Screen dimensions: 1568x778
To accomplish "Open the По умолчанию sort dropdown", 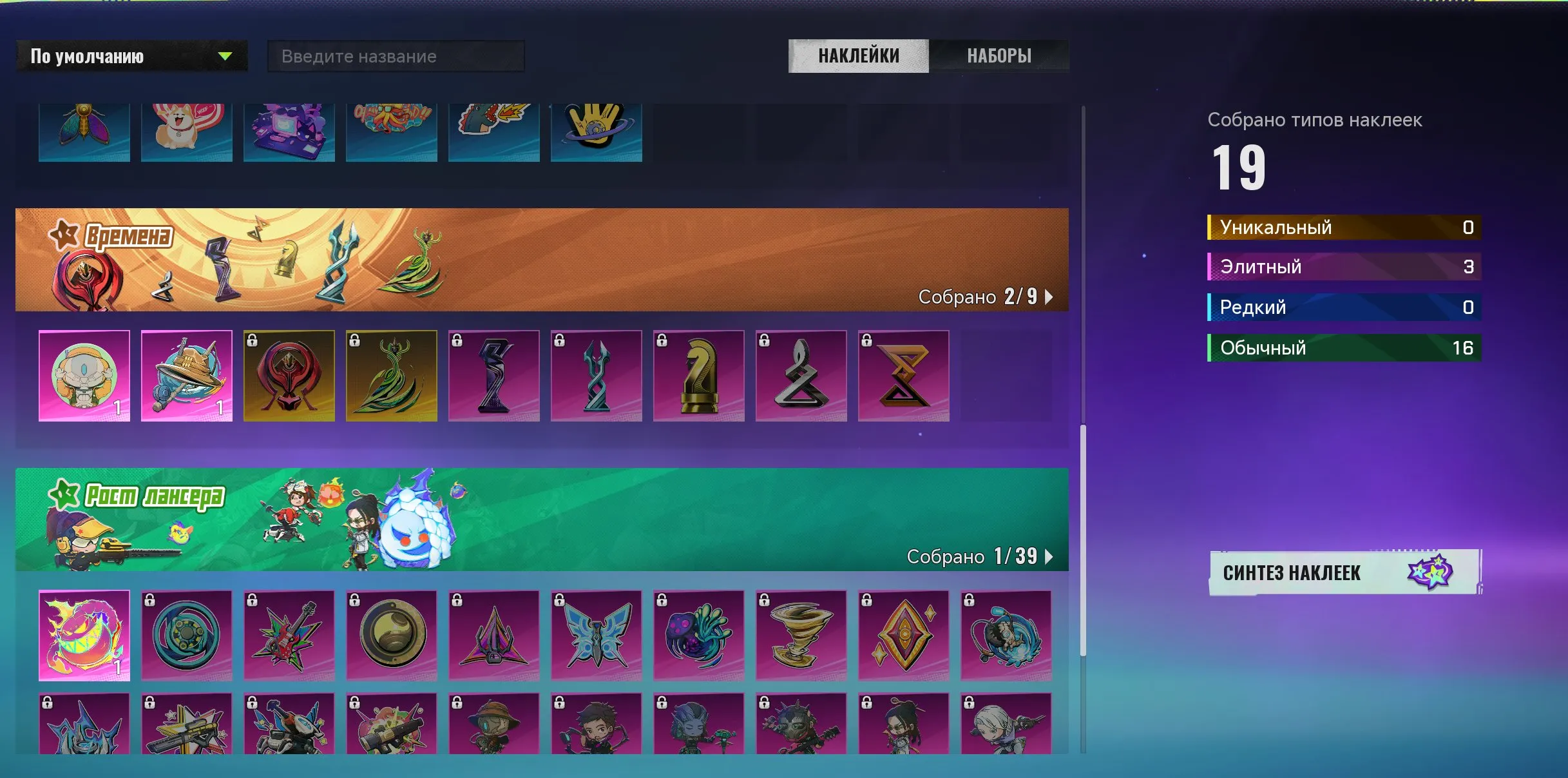I will pos(131,56).
